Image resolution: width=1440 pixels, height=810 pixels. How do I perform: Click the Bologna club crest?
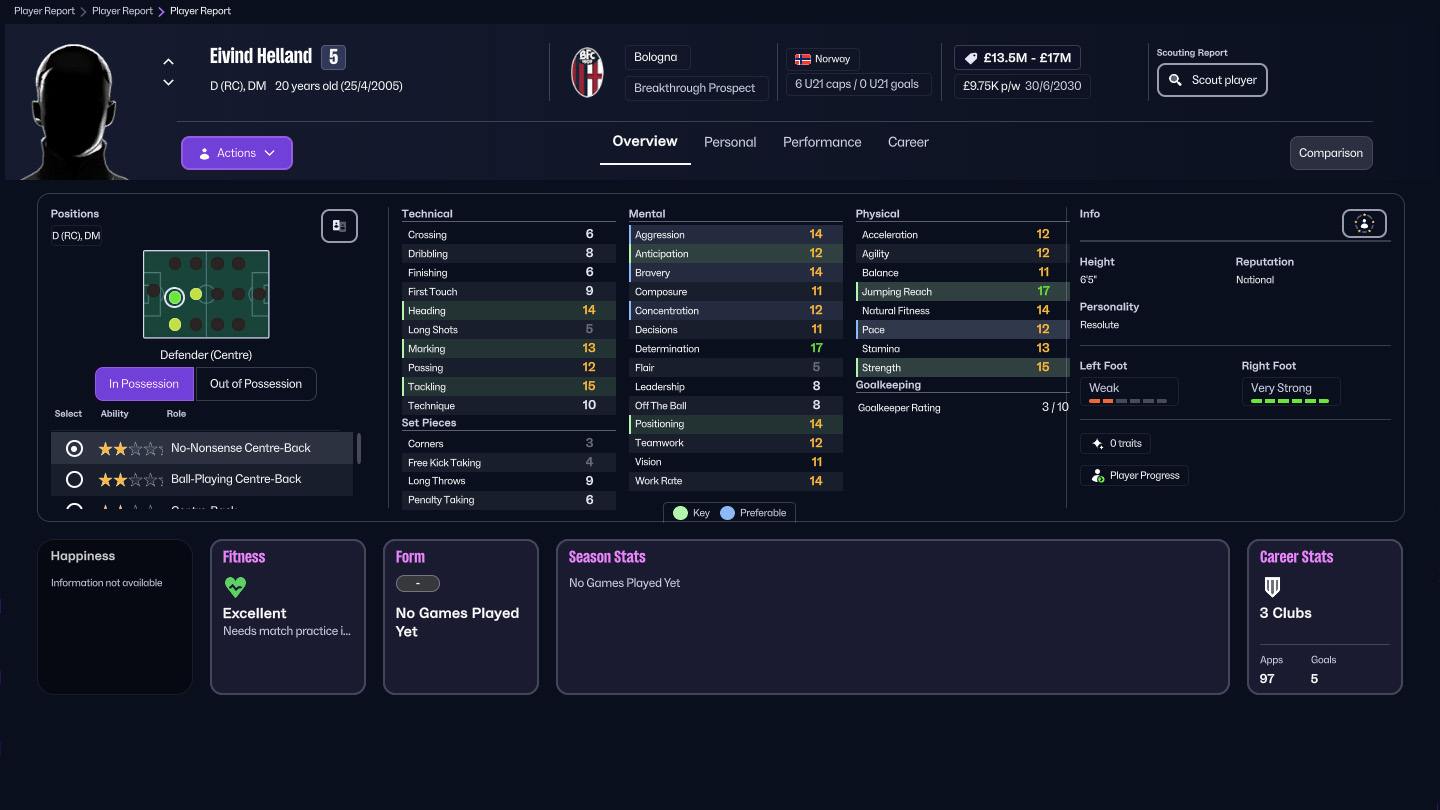click(588, 71)
